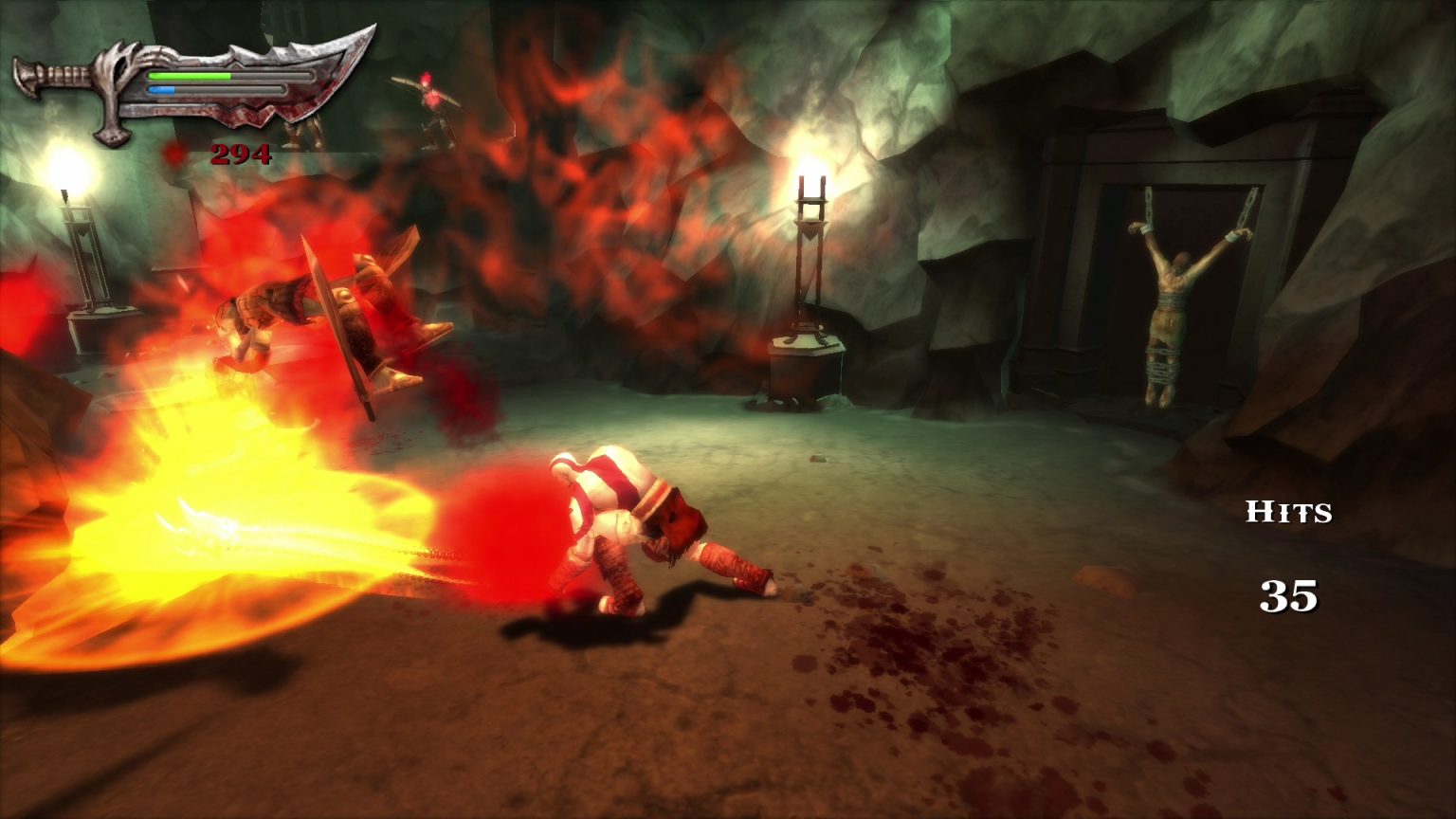Image resolution: width=1456 pixels, height=819 pixels.
Task: Click the green health bar
Action: (x=190, y=76)
